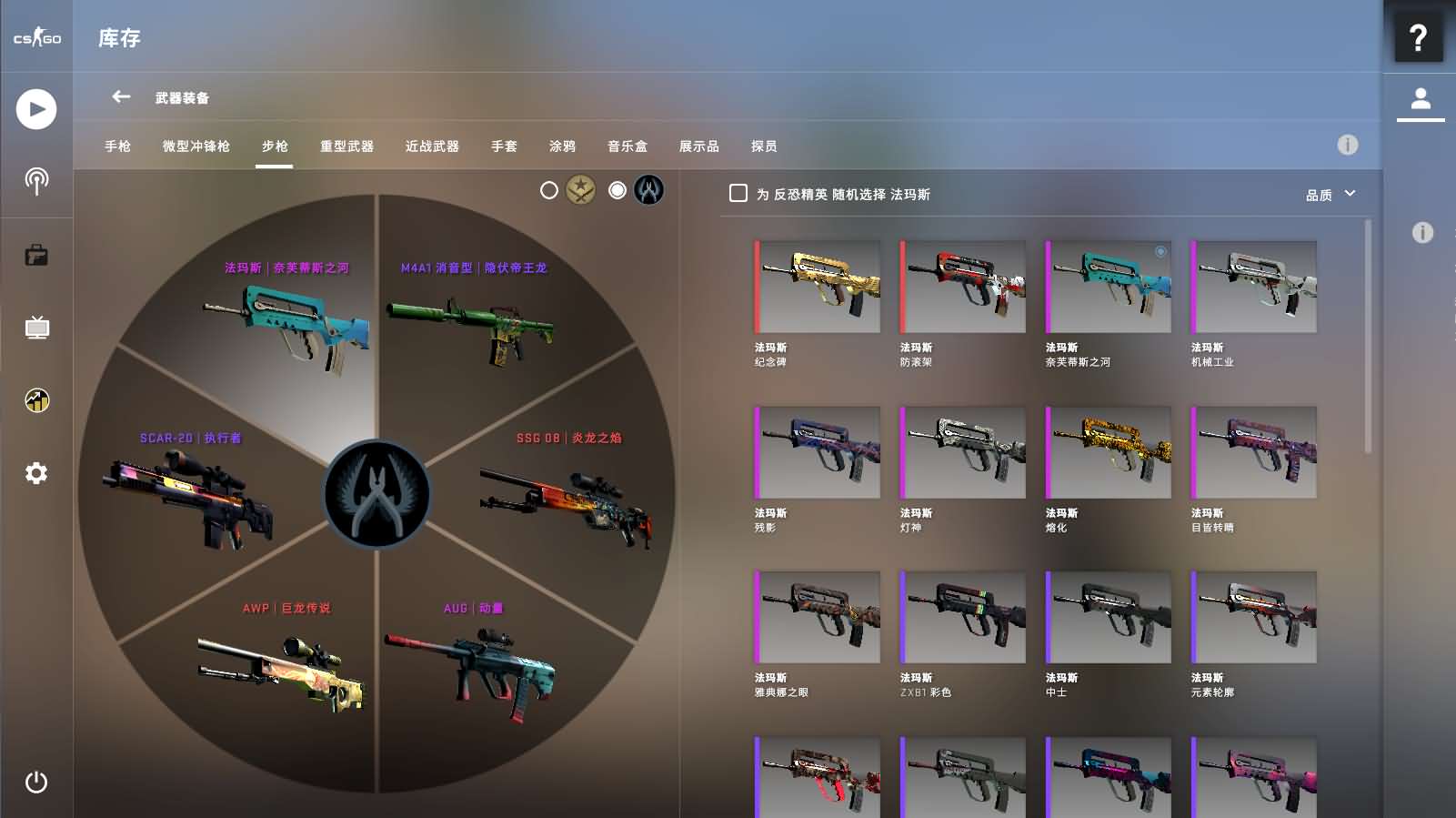Select the 重型武器 tab
The image size is (1456, 818).
click(x=346, y=146)
